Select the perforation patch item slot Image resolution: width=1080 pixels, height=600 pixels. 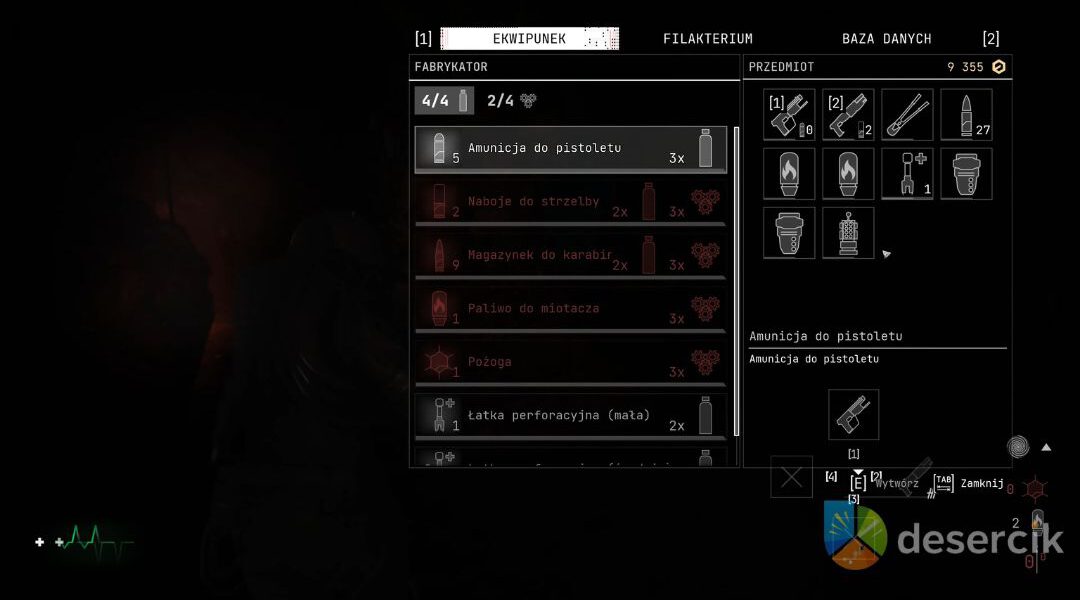[907, 174]
